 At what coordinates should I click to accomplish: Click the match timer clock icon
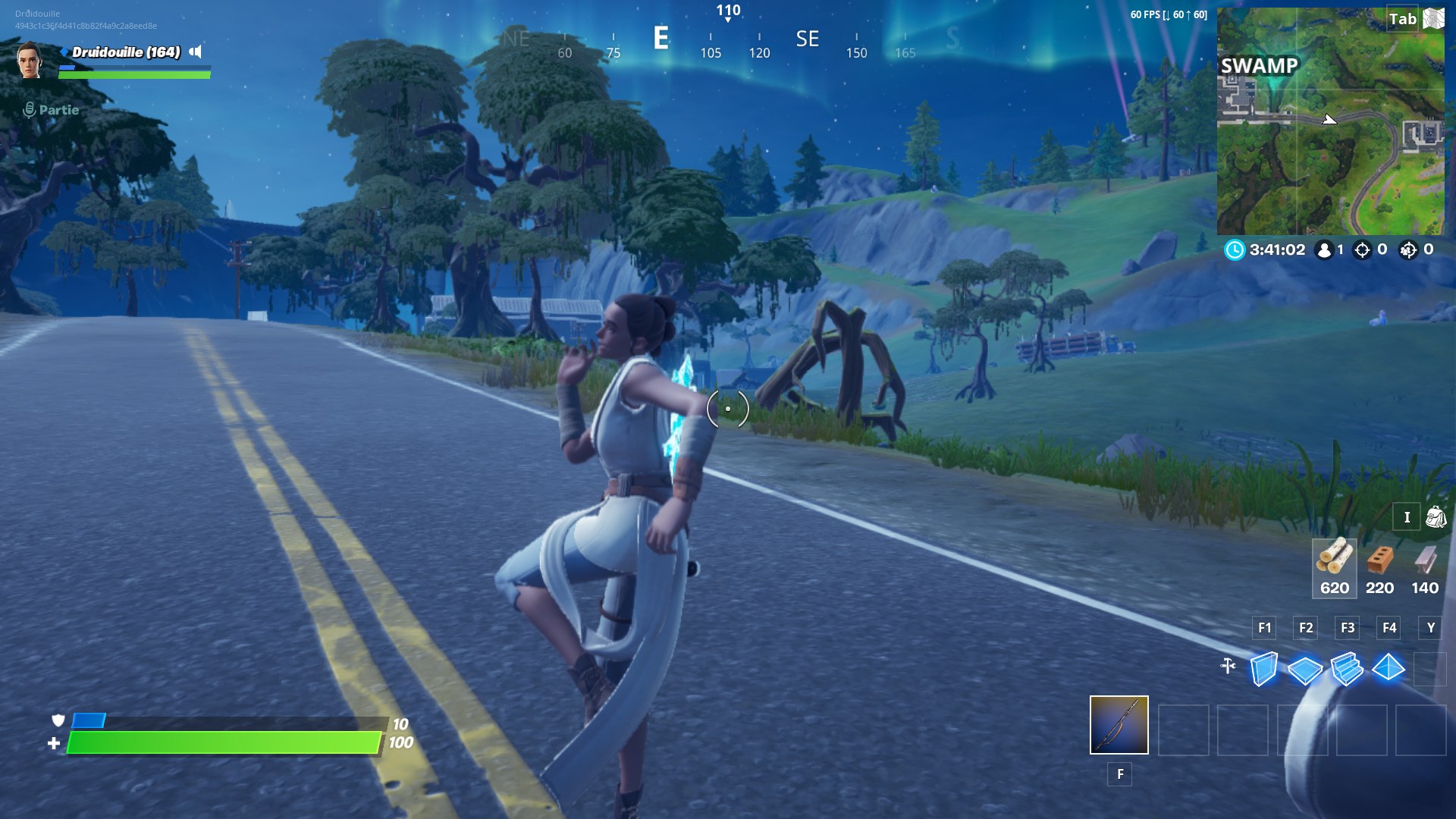tap(1235, 249)
